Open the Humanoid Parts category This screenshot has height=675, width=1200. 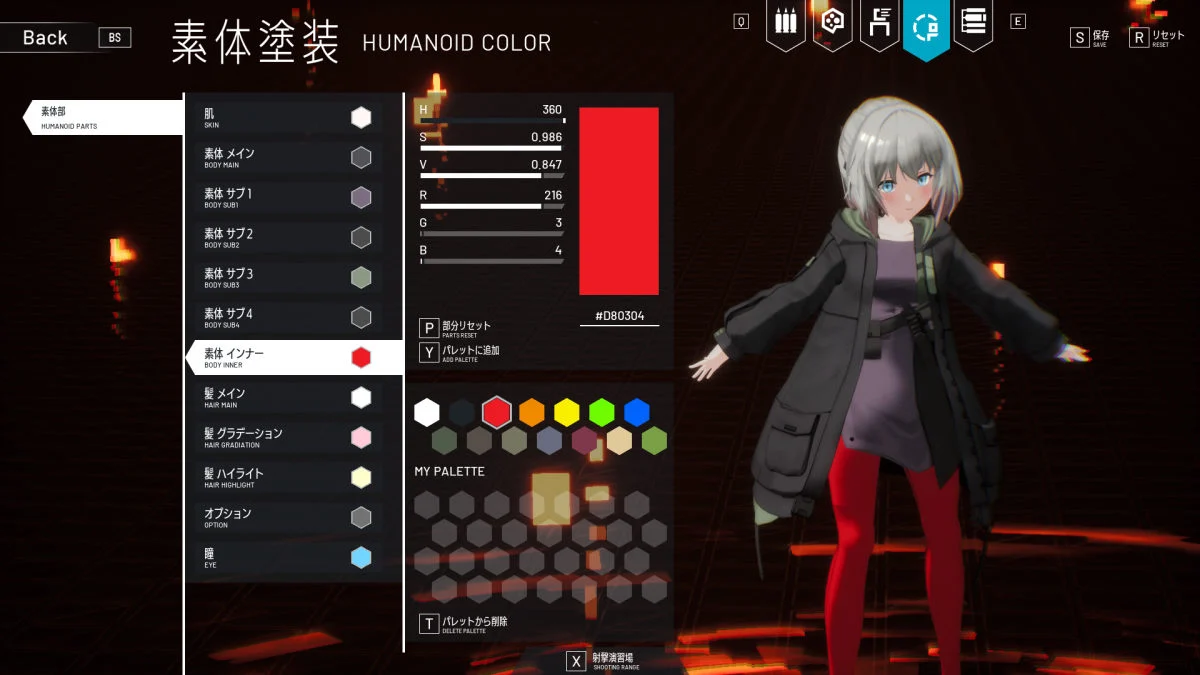point(100,118)
